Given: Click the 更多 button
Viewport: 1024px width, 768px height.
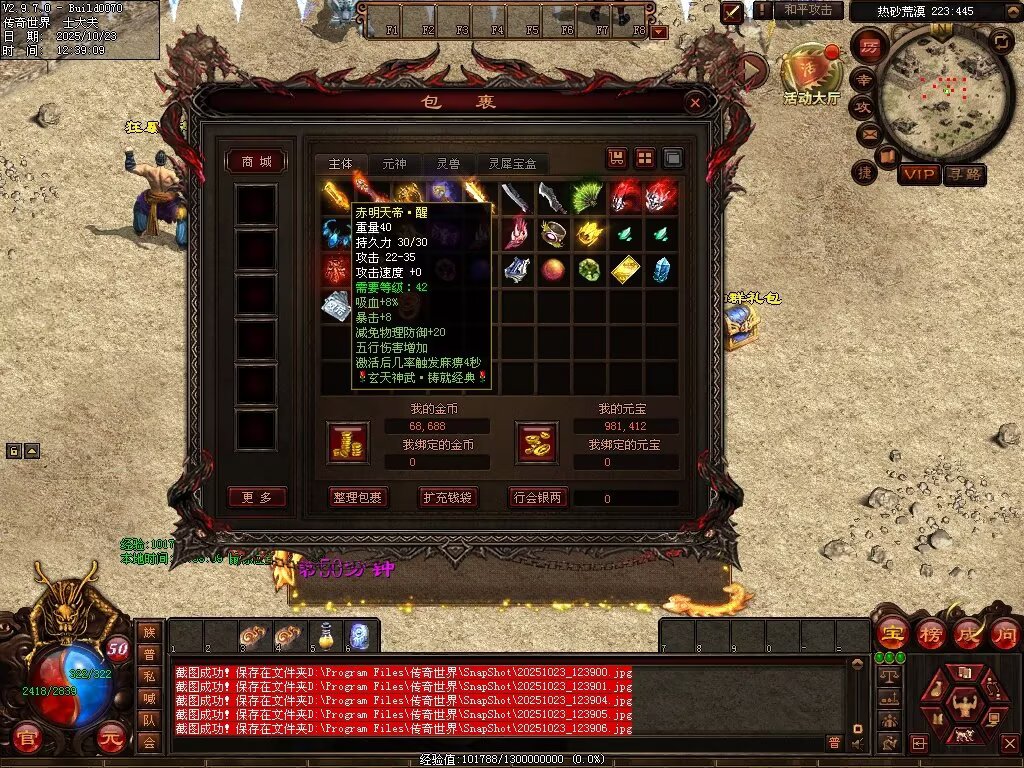Looking at the screenshot, I should coord(257,497).
